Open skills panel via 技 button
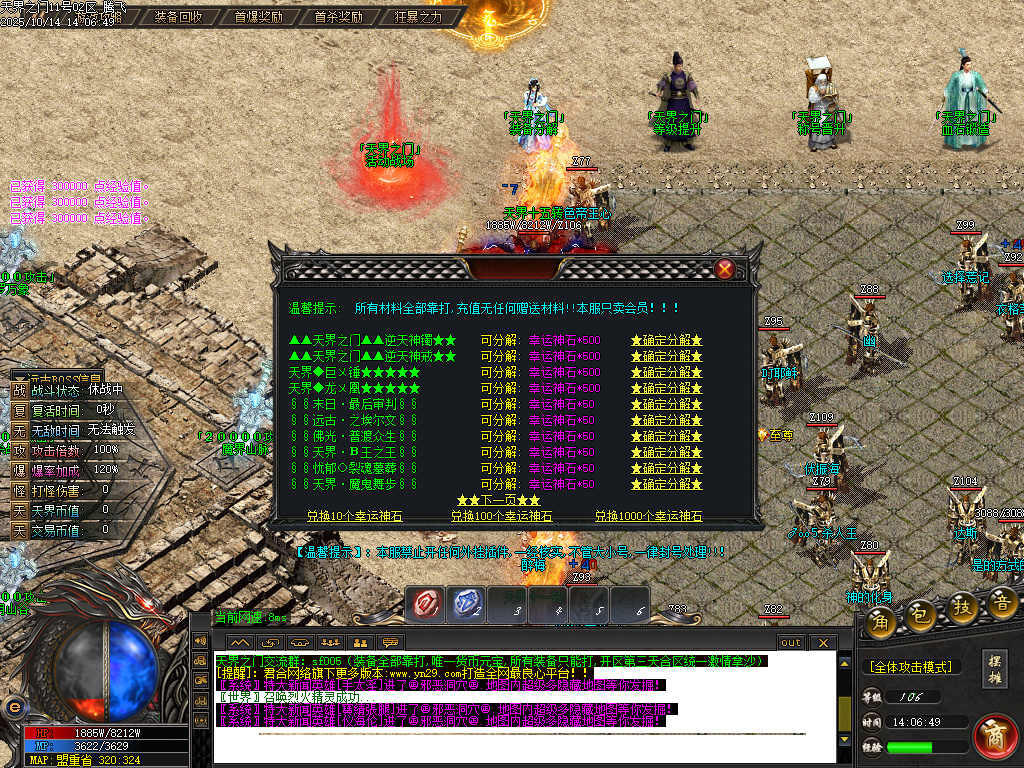The width and height of the screenshot is (1024, 768). (x=962, y=606)
